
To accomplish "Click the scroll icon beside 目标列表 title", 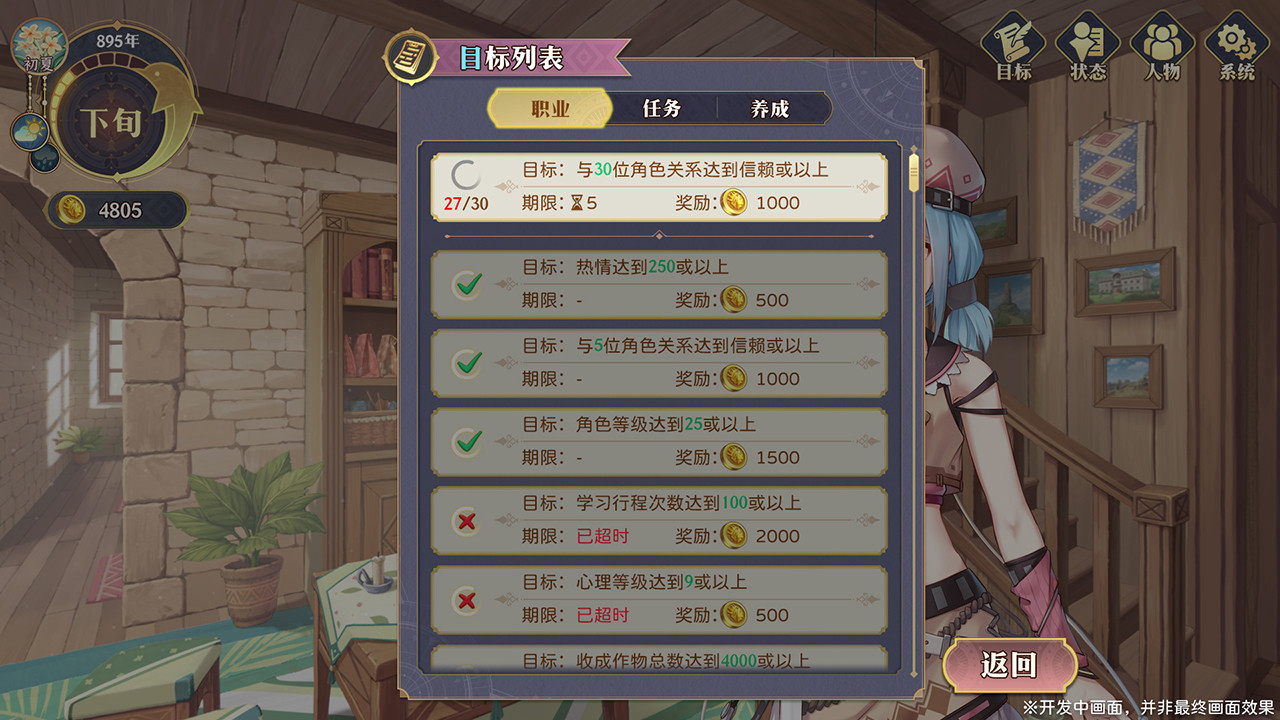I will pyautogui.click(x=409, y=55).
